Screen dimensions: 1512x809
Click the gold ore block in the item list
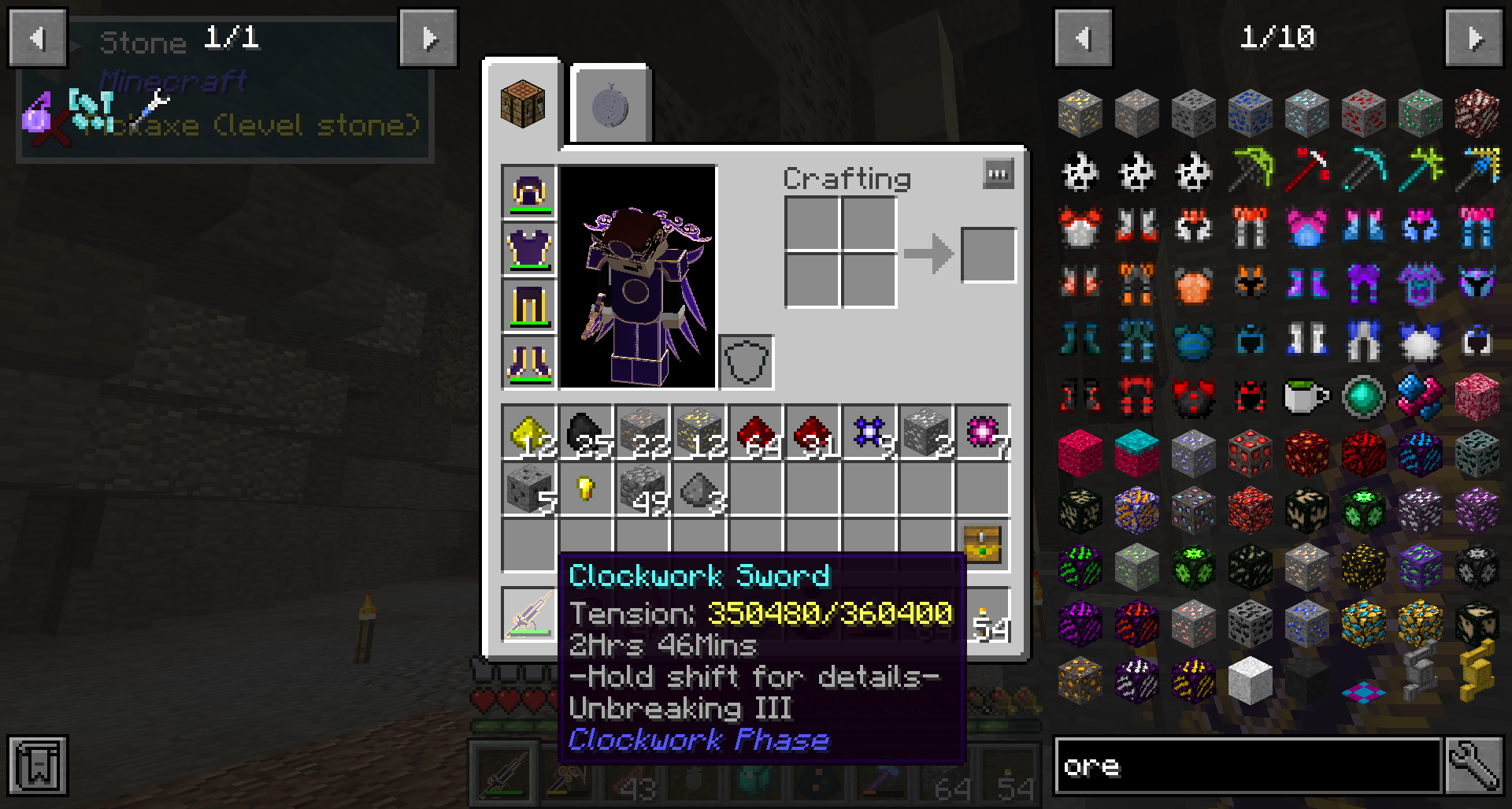(1080, 112)
